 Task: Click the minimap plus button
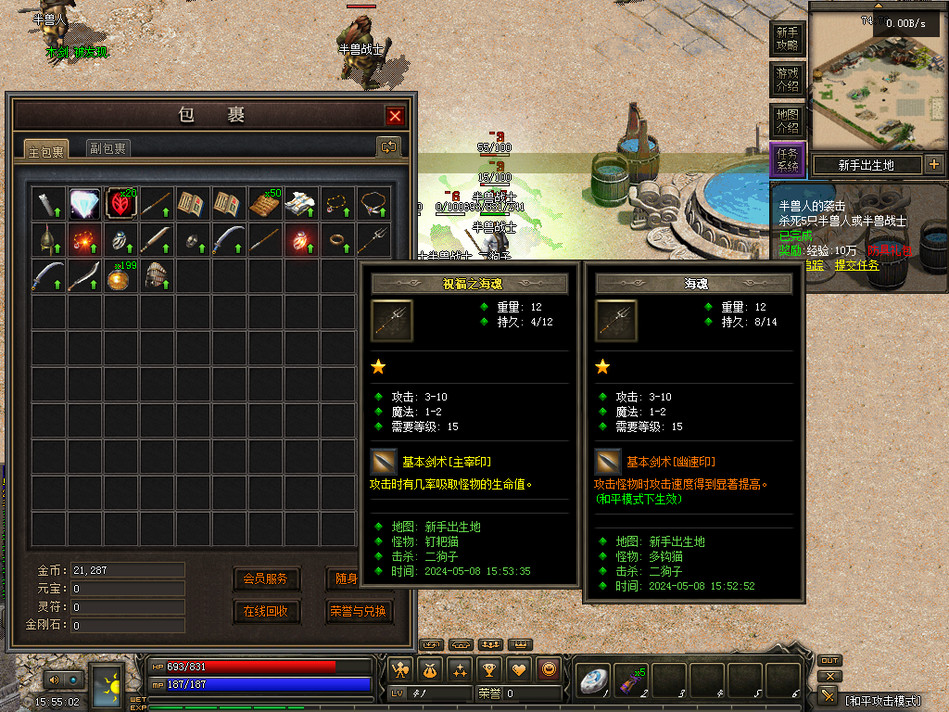934,164
